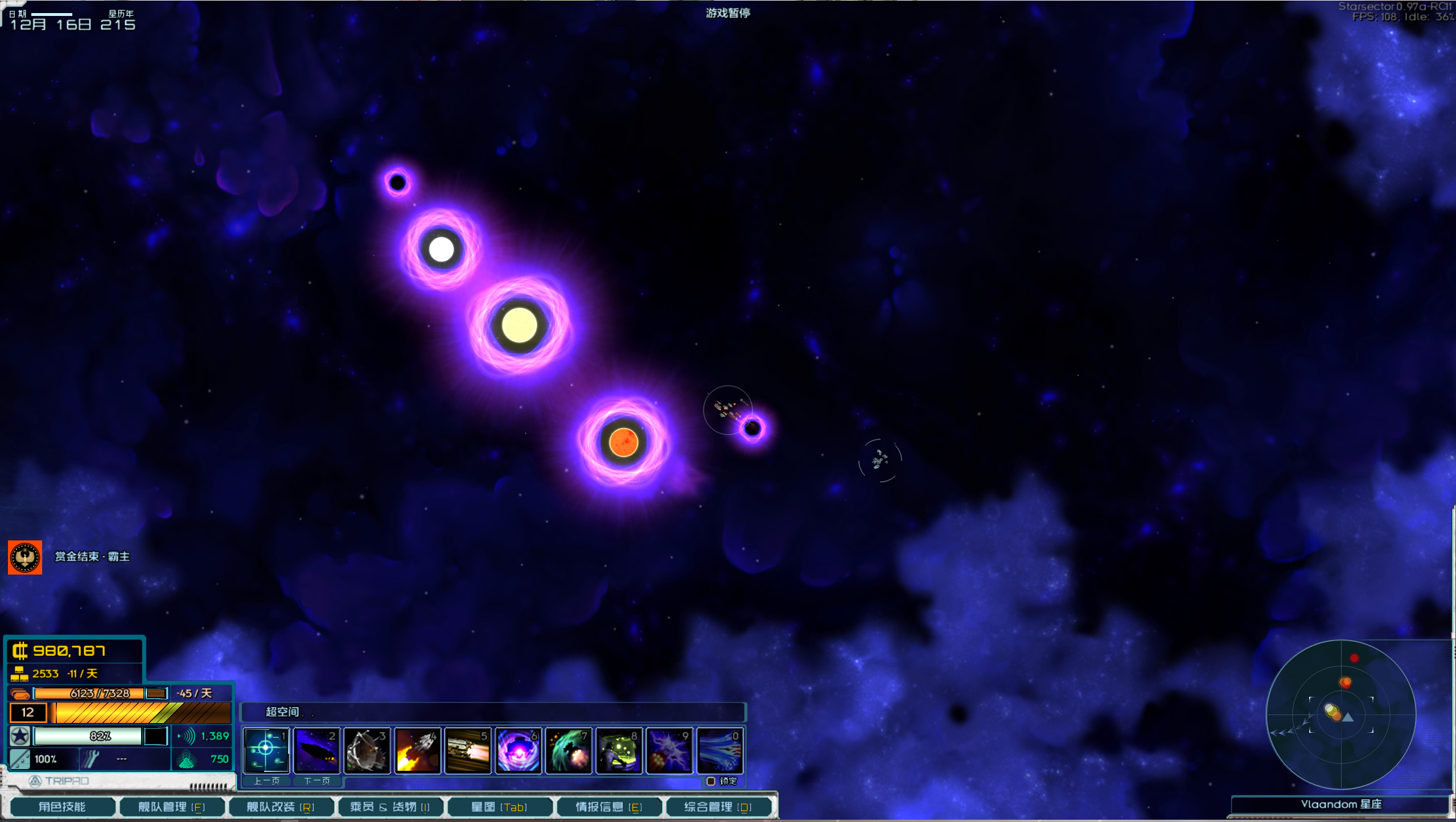Viewport: 1456px width, 822px height.
Task: Open the 星图 star map
Action: click(499, 807)
